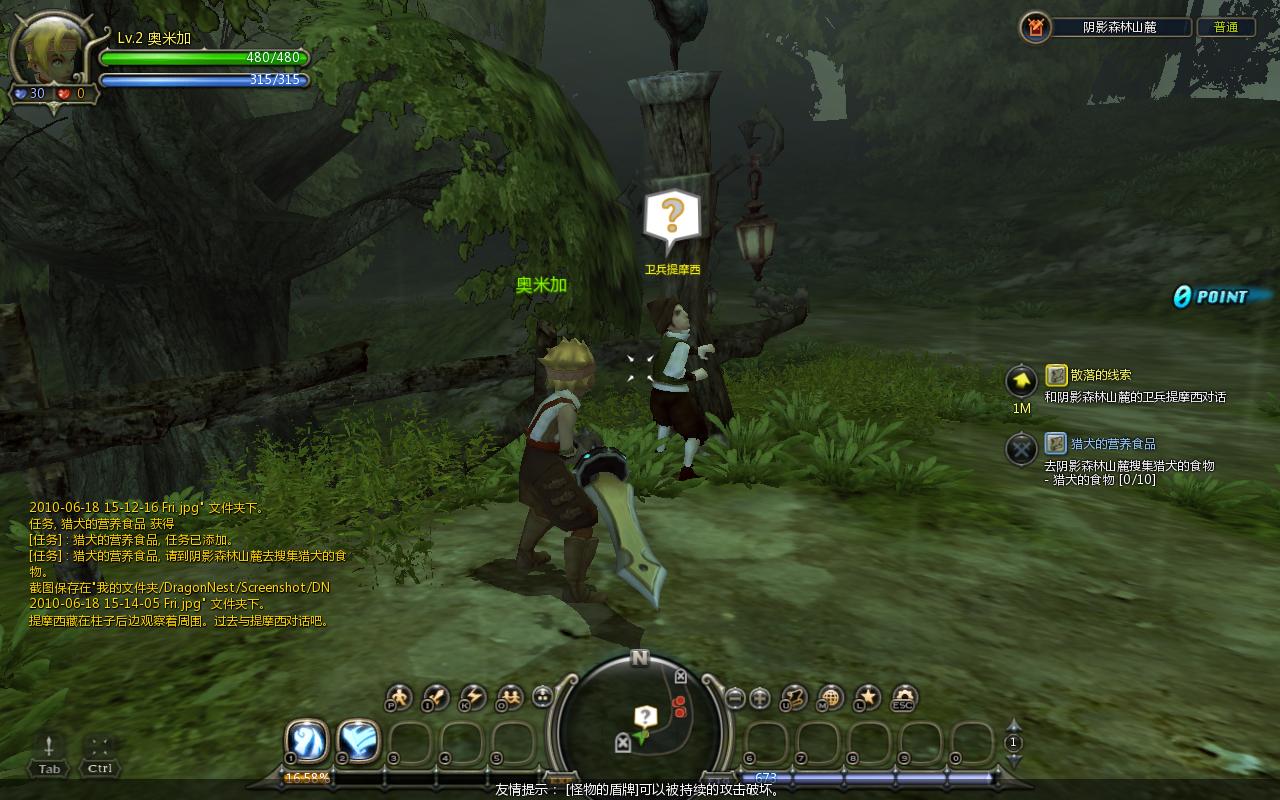The height and width of the screenshot is (800, 1280).
Task: Click the grey X icon beside second quest
Action: (1021, 449)
